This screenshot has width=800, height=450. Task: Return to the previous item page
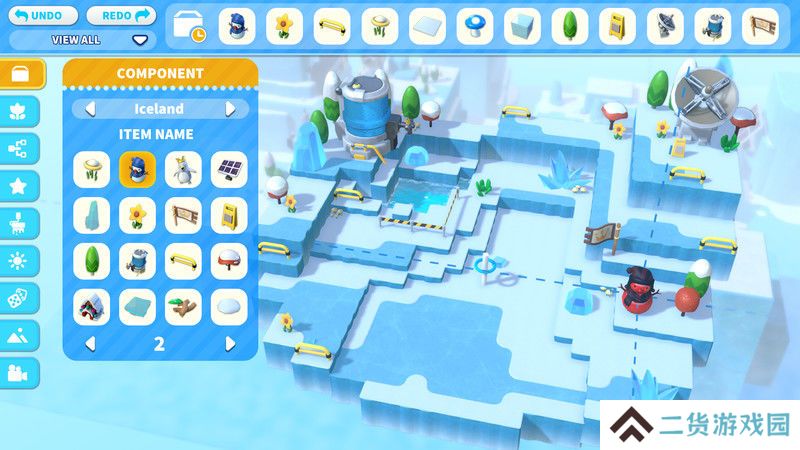coord(90,344)
